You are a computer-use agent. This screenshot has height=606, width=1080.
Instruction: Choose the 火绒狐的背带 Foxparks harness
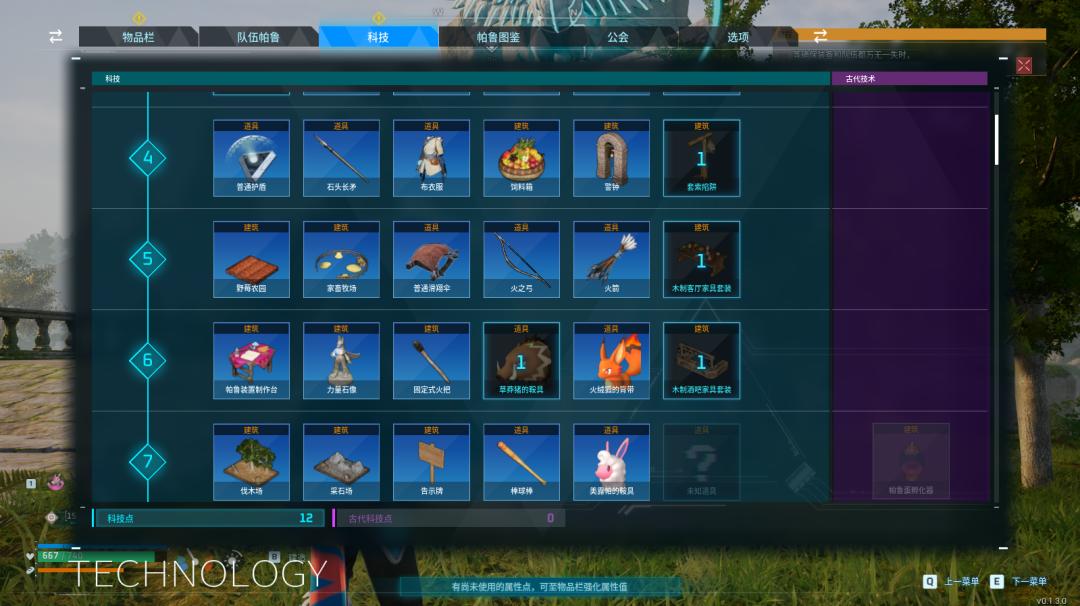click(611, 360)
